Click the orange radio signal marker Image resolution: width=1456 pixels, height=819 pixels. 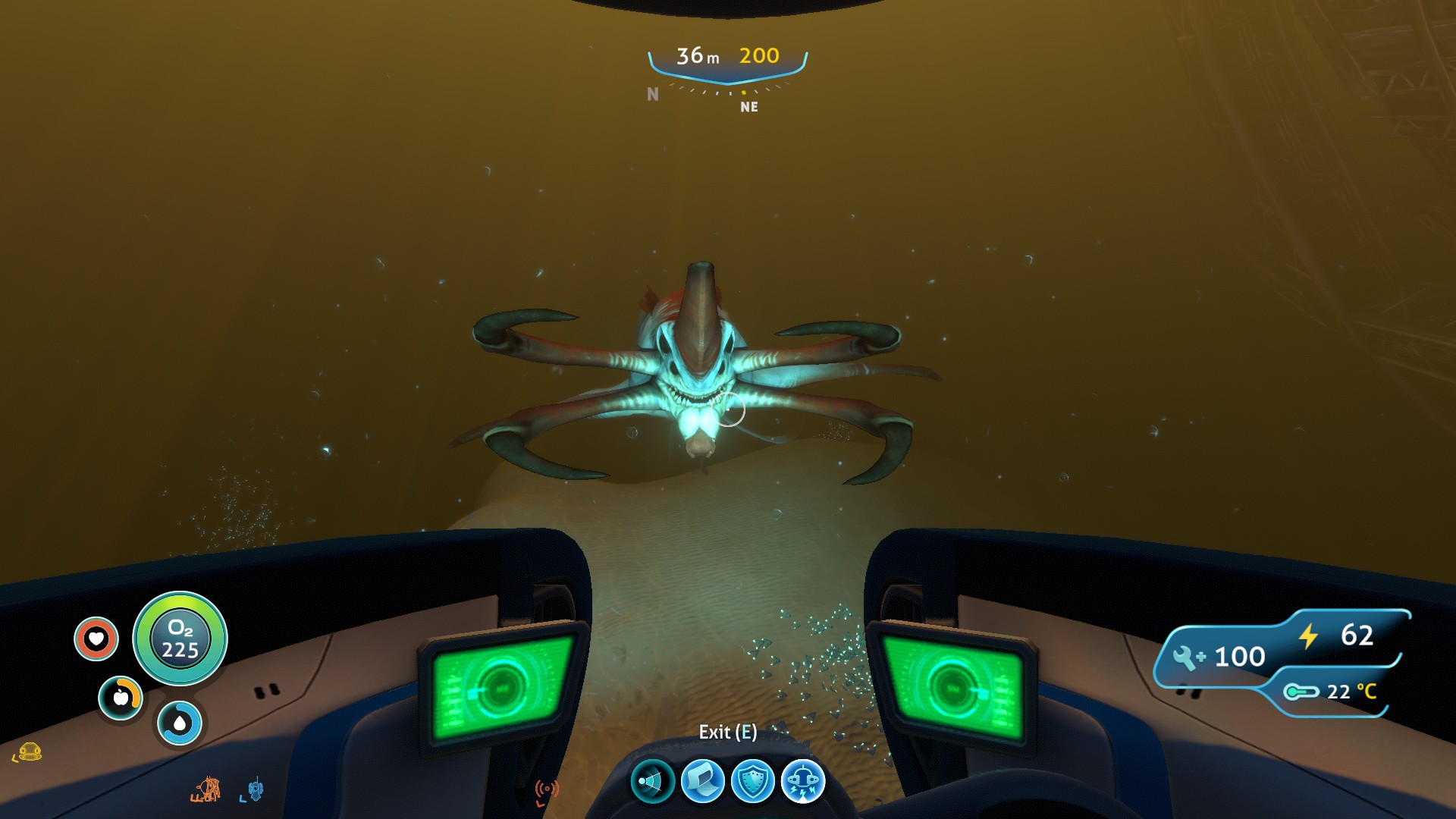pos(546,790)
